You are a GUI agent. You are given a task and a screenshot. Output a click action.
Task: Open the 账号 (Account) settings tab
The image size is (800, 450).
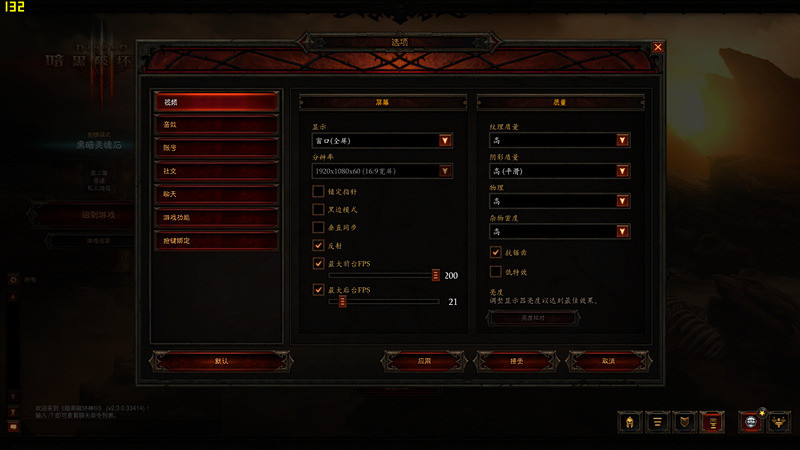click(x=215, y=148)
